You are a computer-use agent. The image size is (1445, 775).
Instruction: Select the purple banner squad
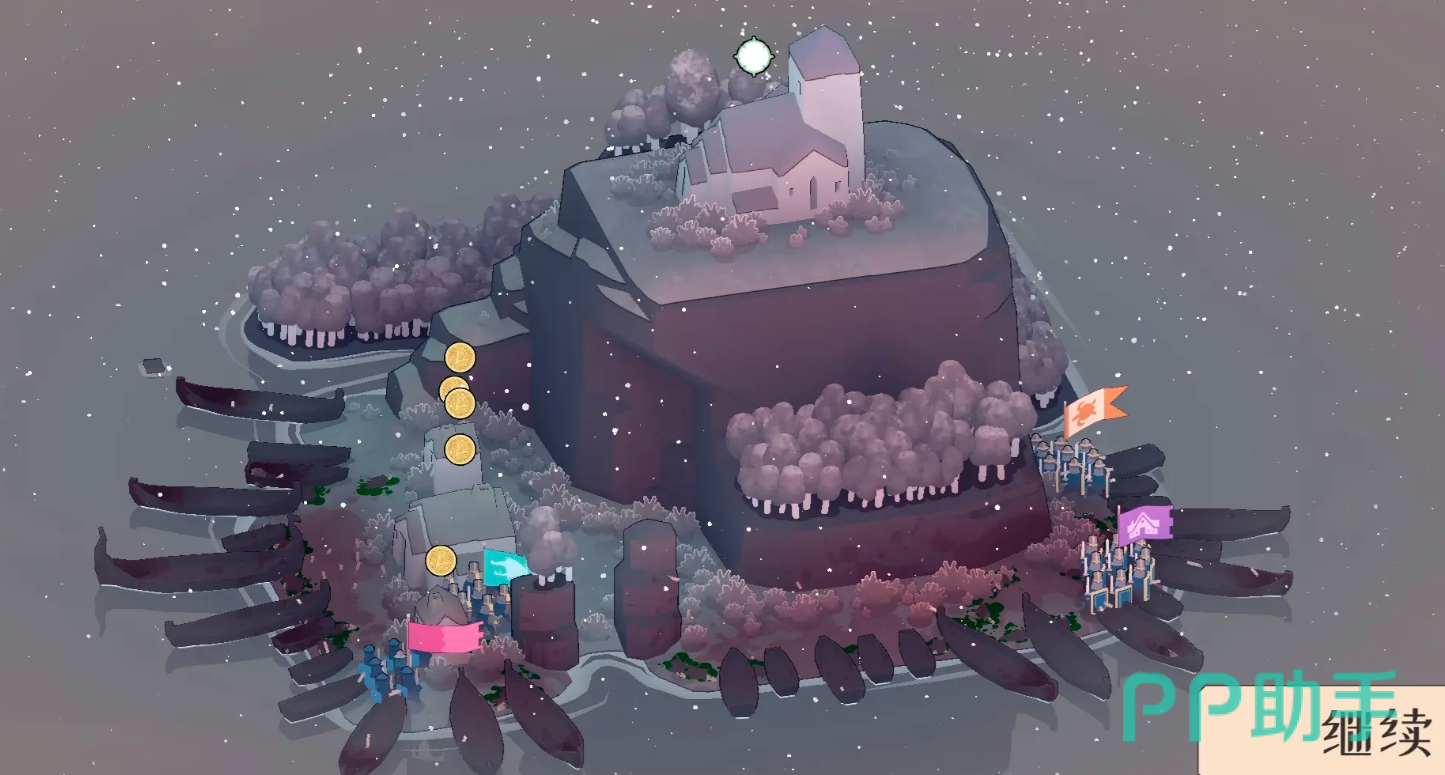(x=1142, y=525)
